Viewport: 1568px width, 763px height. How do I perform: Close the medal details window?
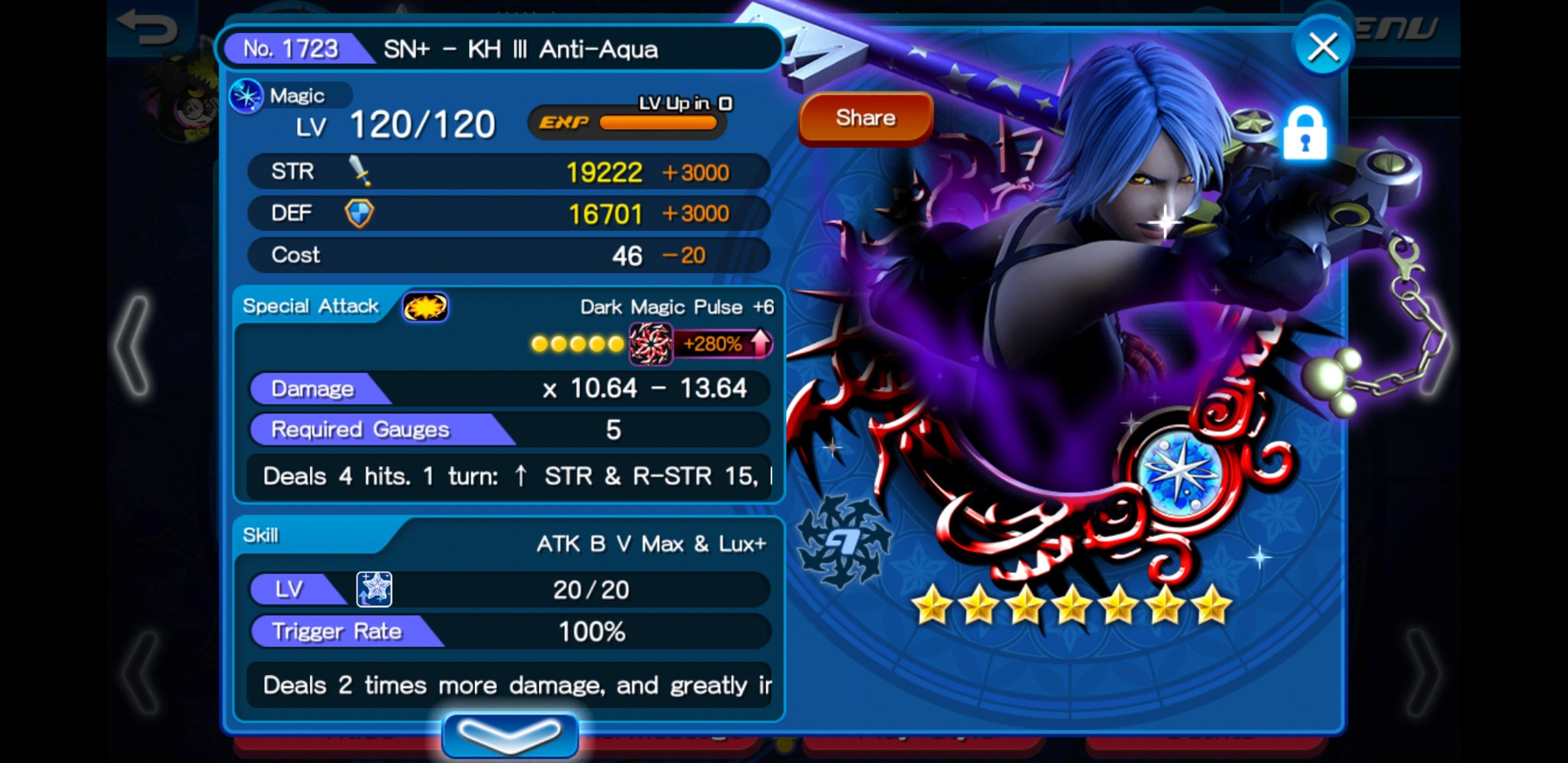(x=1323, y=48)
